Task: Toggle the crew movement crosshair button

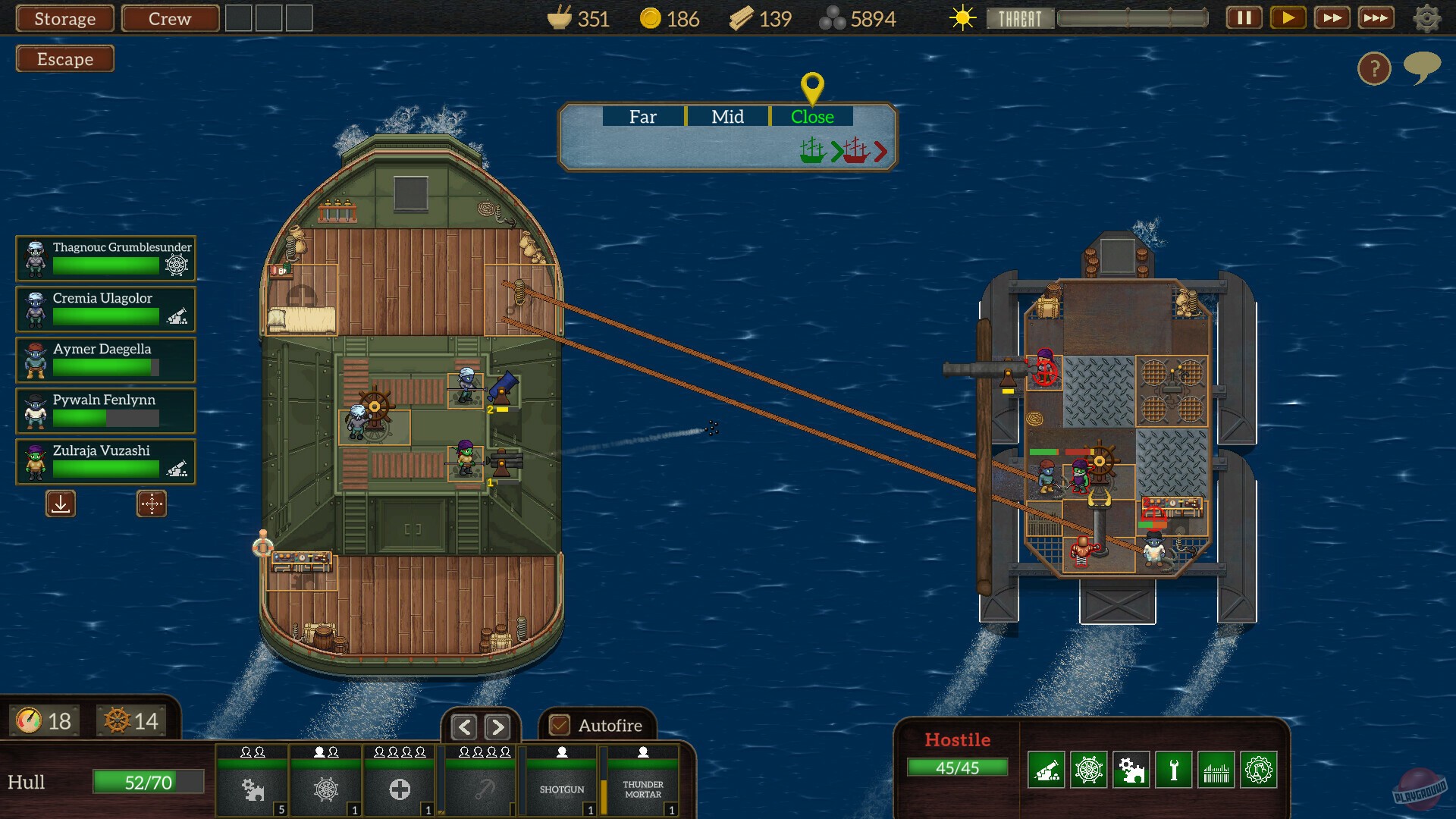Action: click(152, 504)
